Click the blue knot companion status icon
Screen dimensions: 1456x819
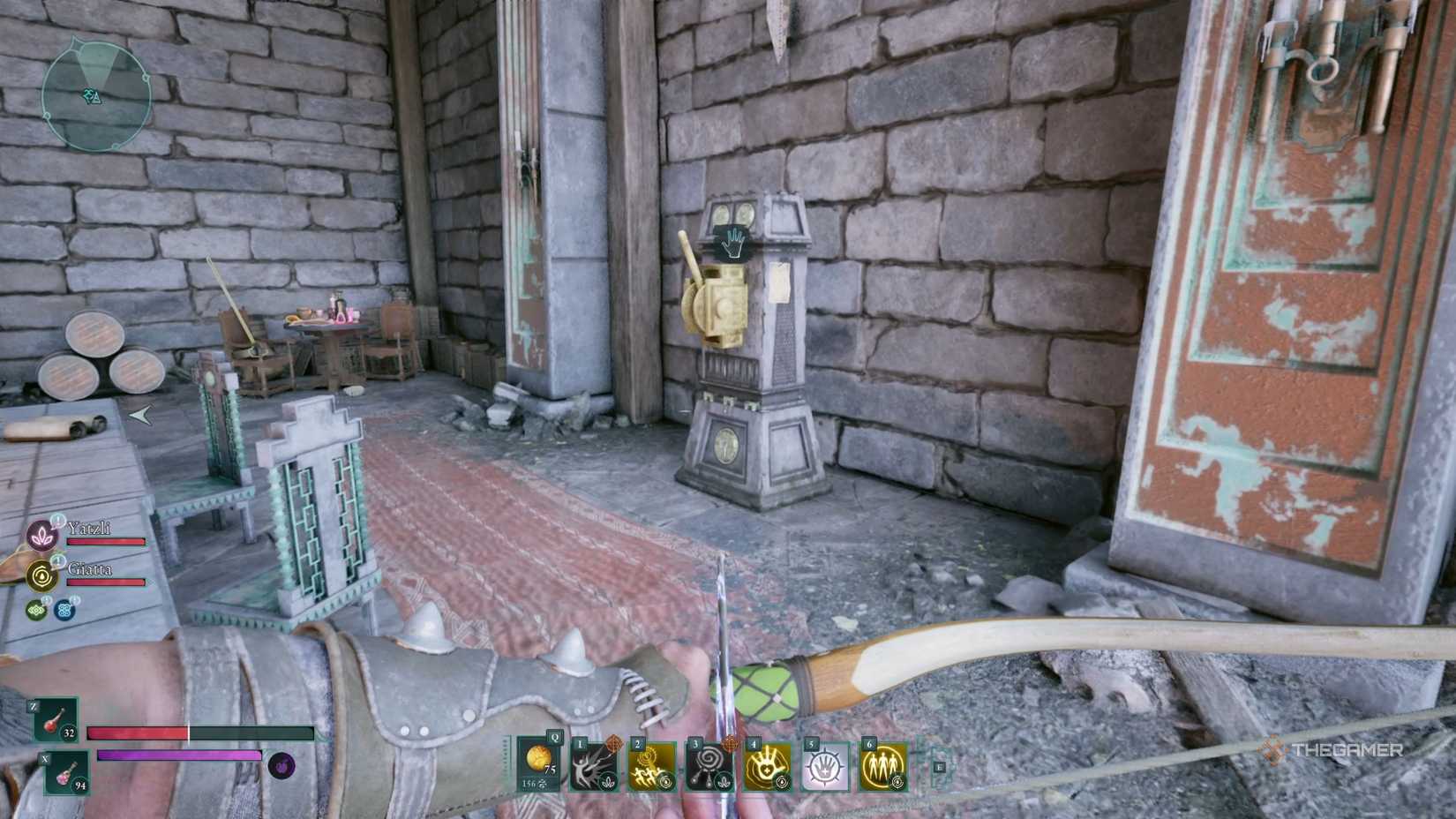pyautogui.click(x=64, y=610)
